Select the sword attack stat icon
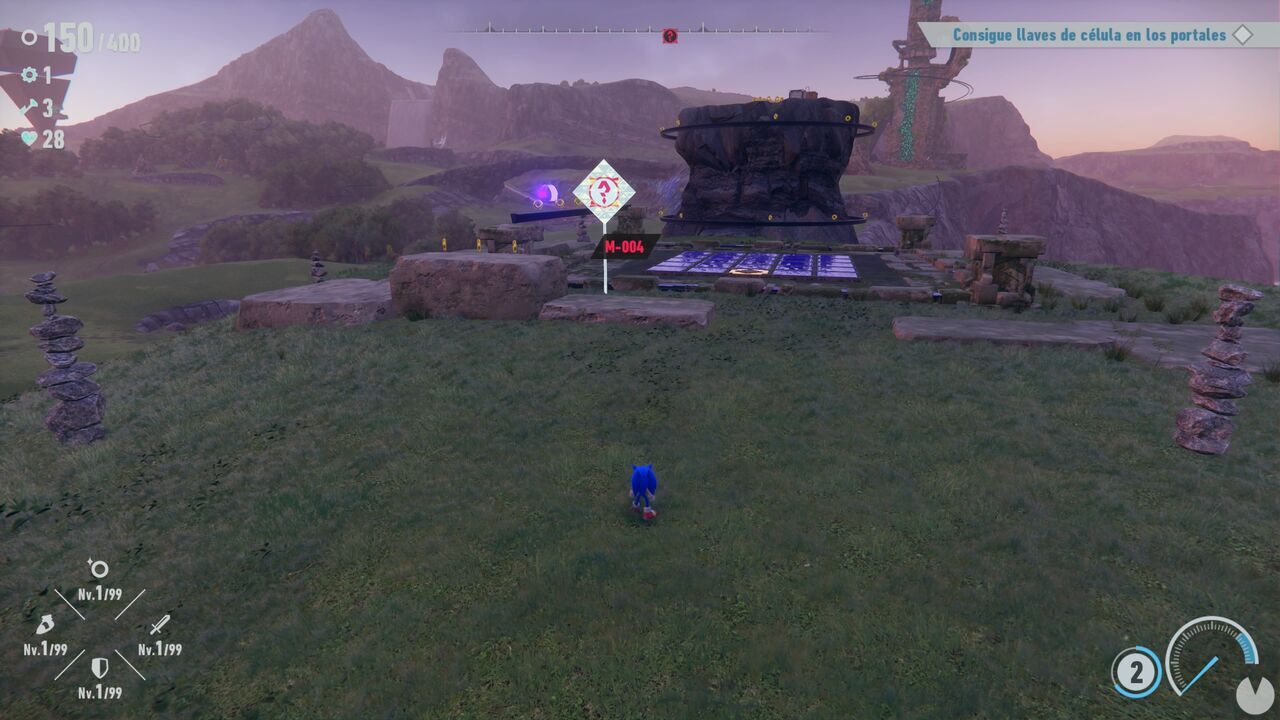The width and height of the screenshot is (1280, 720). (x=161, y=625)
